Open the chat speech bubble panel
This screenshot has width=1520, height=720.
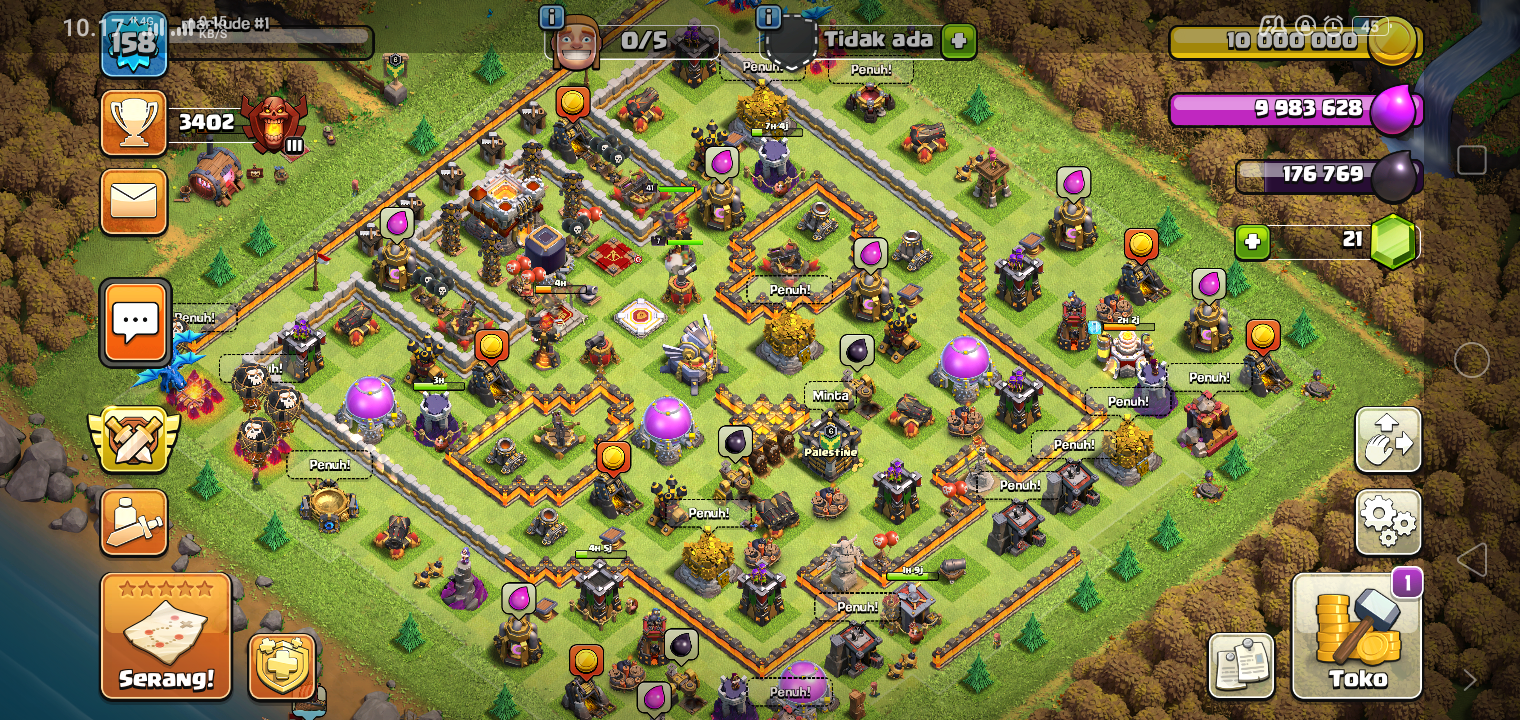tap(135, 322)
